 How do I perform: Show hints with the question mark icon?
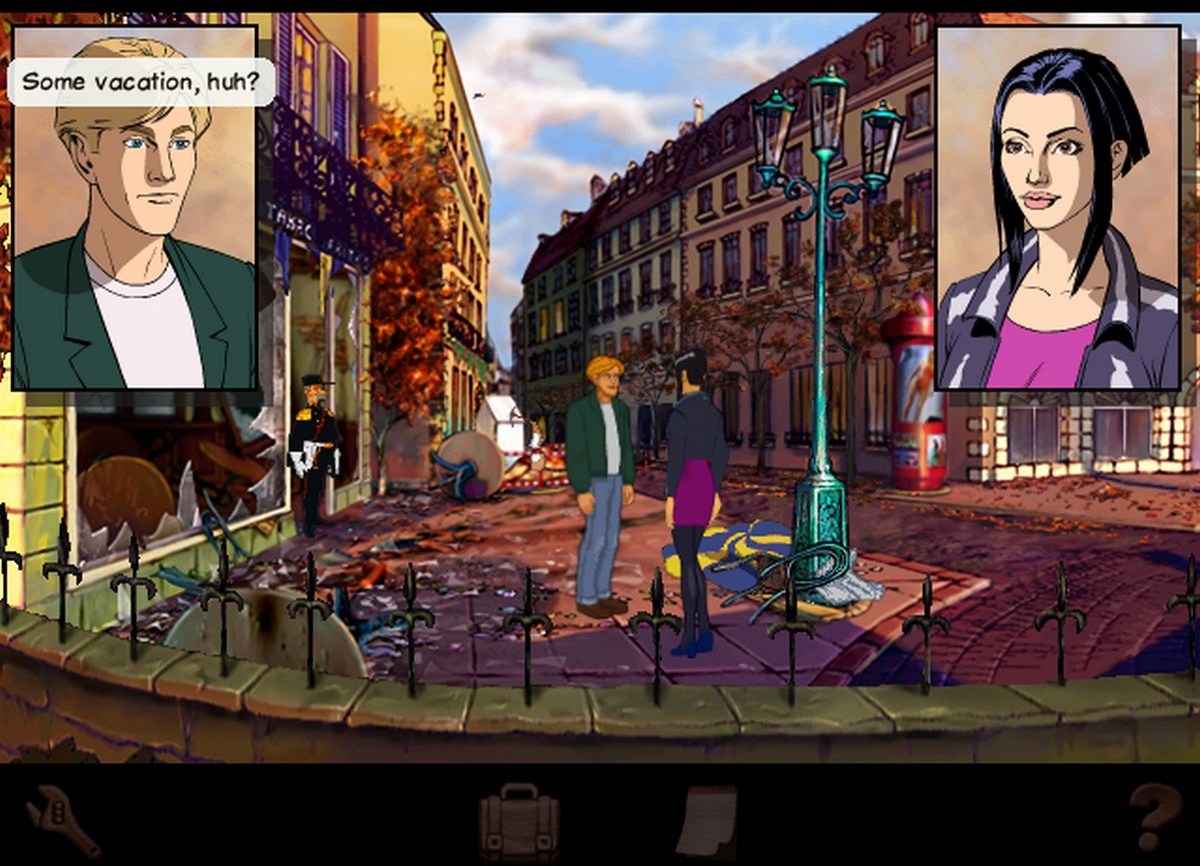1155,818
